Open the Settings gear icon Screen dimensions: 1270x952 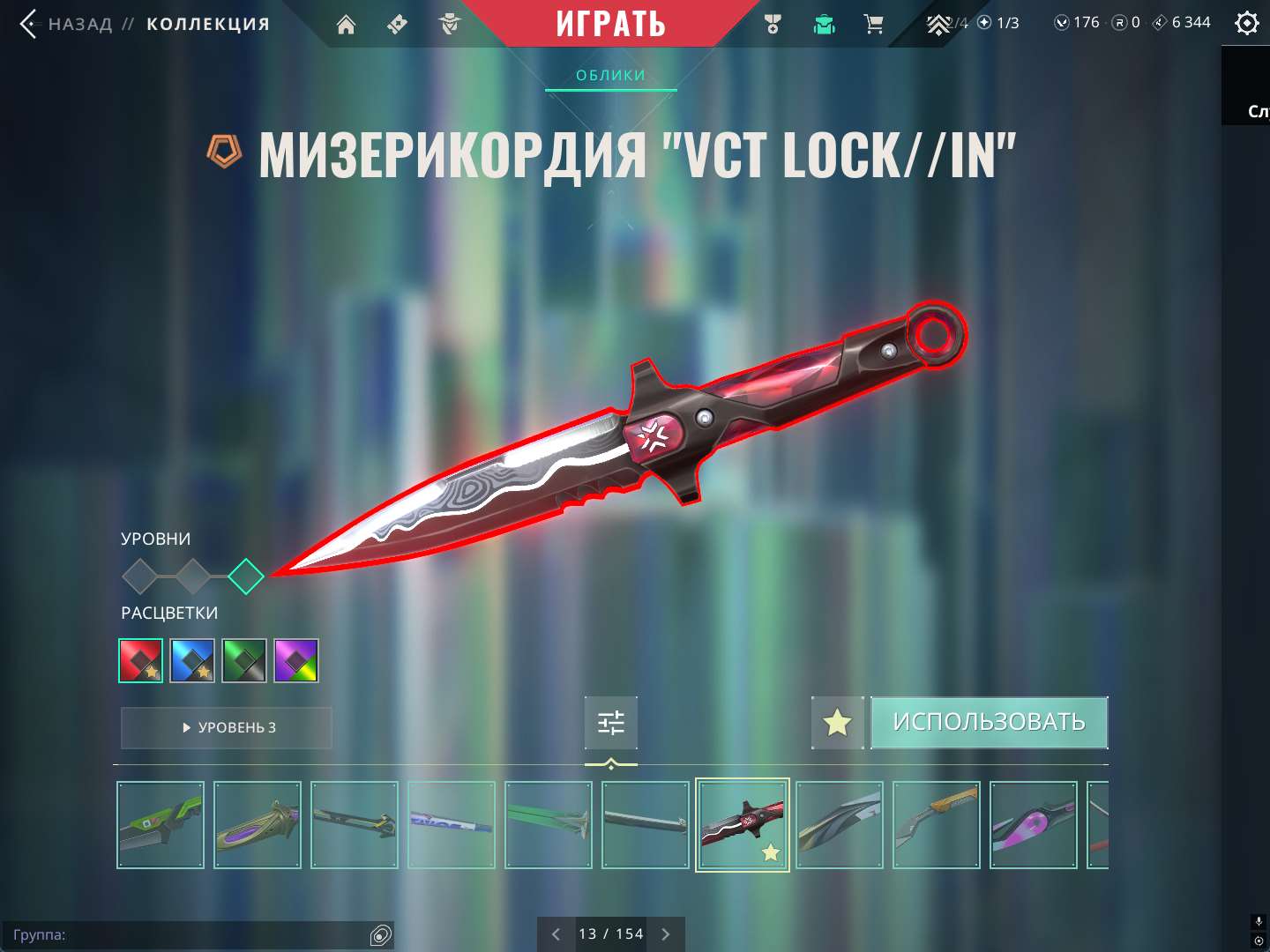[x=1246, y=23]
